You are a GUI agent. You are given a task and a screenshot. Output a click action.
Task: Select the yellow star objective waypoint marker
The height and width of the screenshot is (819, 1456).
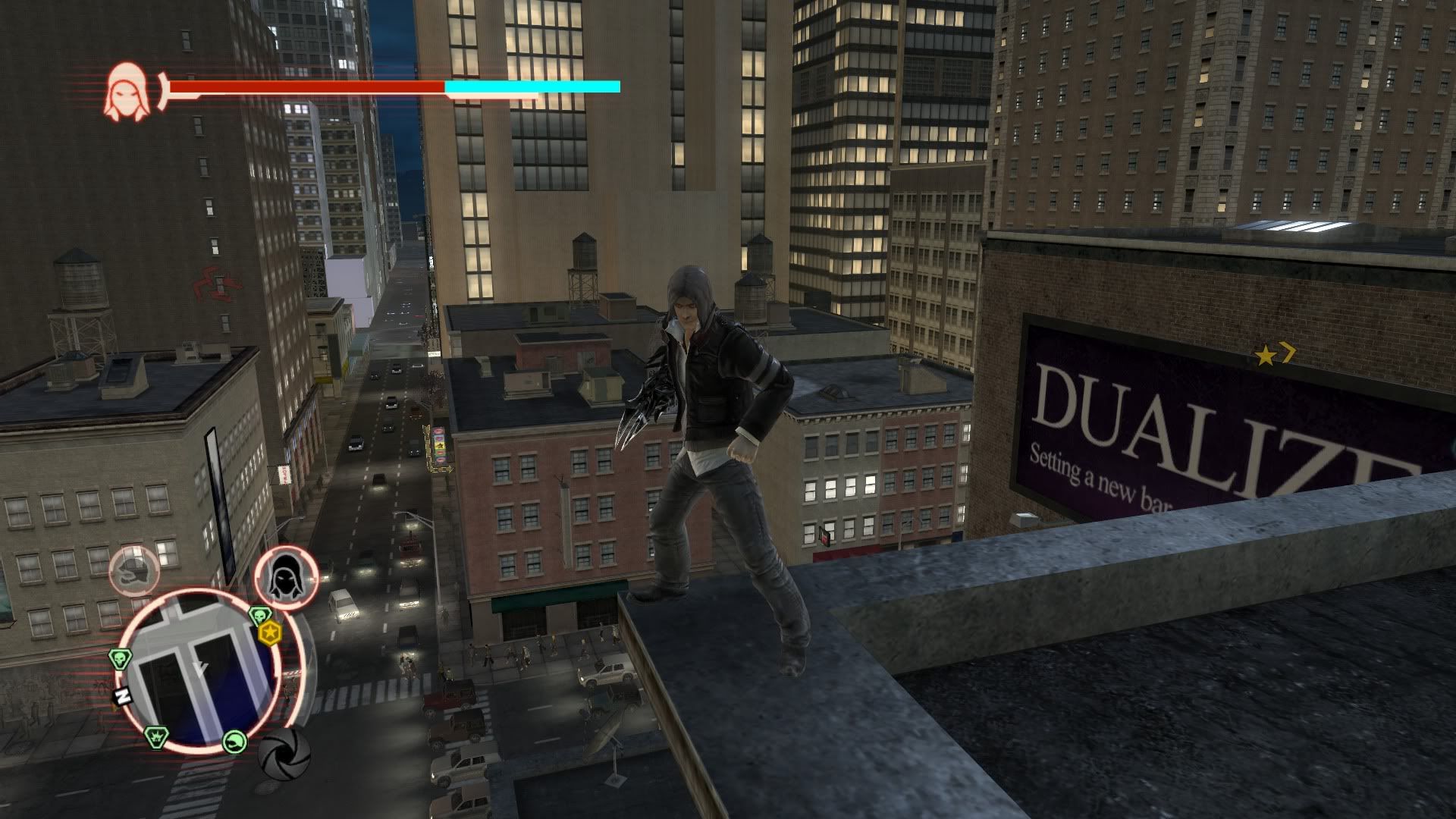(1265, 355)
